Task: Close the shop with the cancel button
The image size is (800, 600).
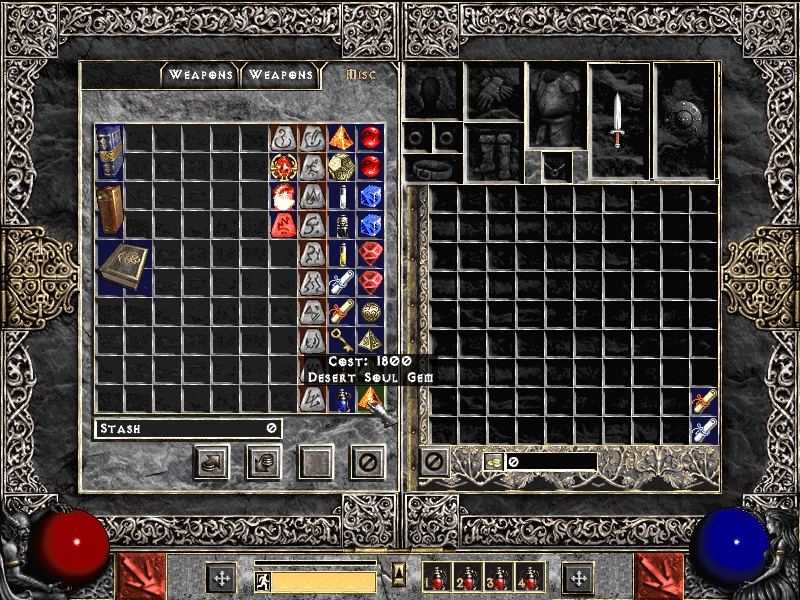Action: (x=367, y=461)
